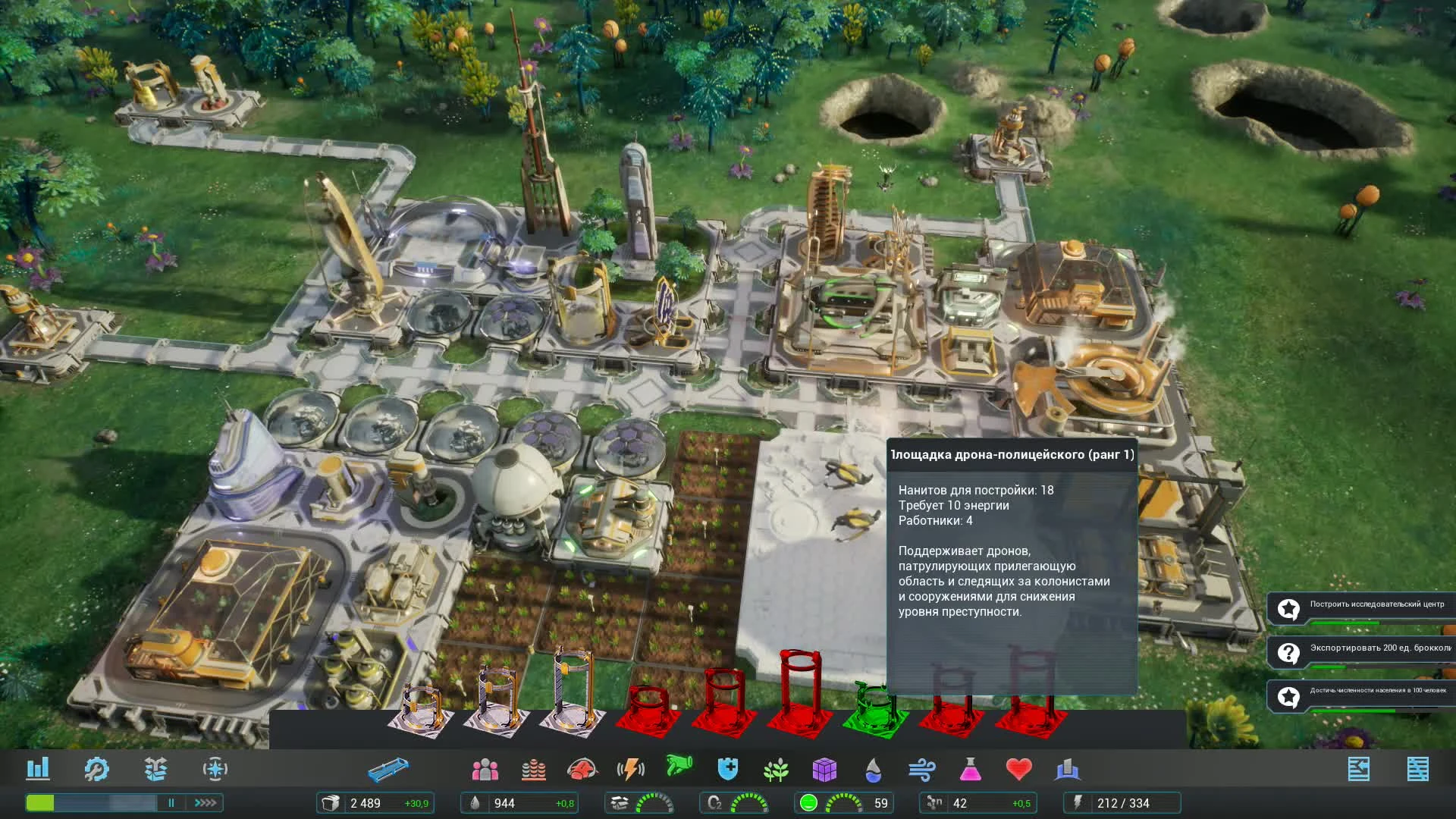
Task: Open the population overlay icon
Action: tap(485, 769)
